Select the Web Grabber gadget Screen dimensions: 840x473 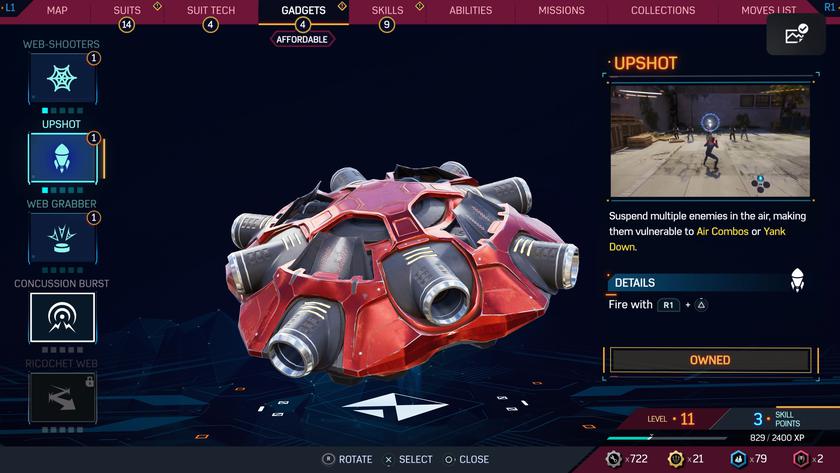tap(62, 238)
